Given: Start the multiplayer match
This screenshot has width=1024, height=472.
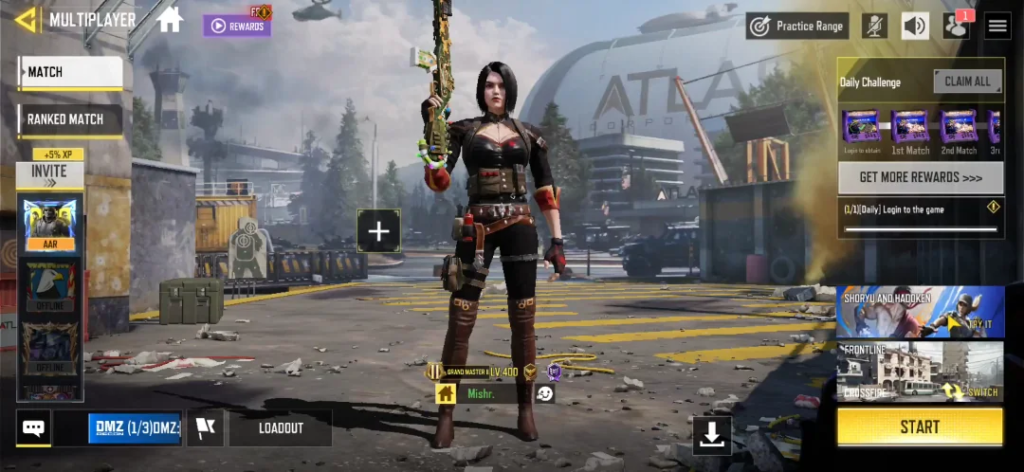Looking at the screenshot, I should tap(919, 427).
